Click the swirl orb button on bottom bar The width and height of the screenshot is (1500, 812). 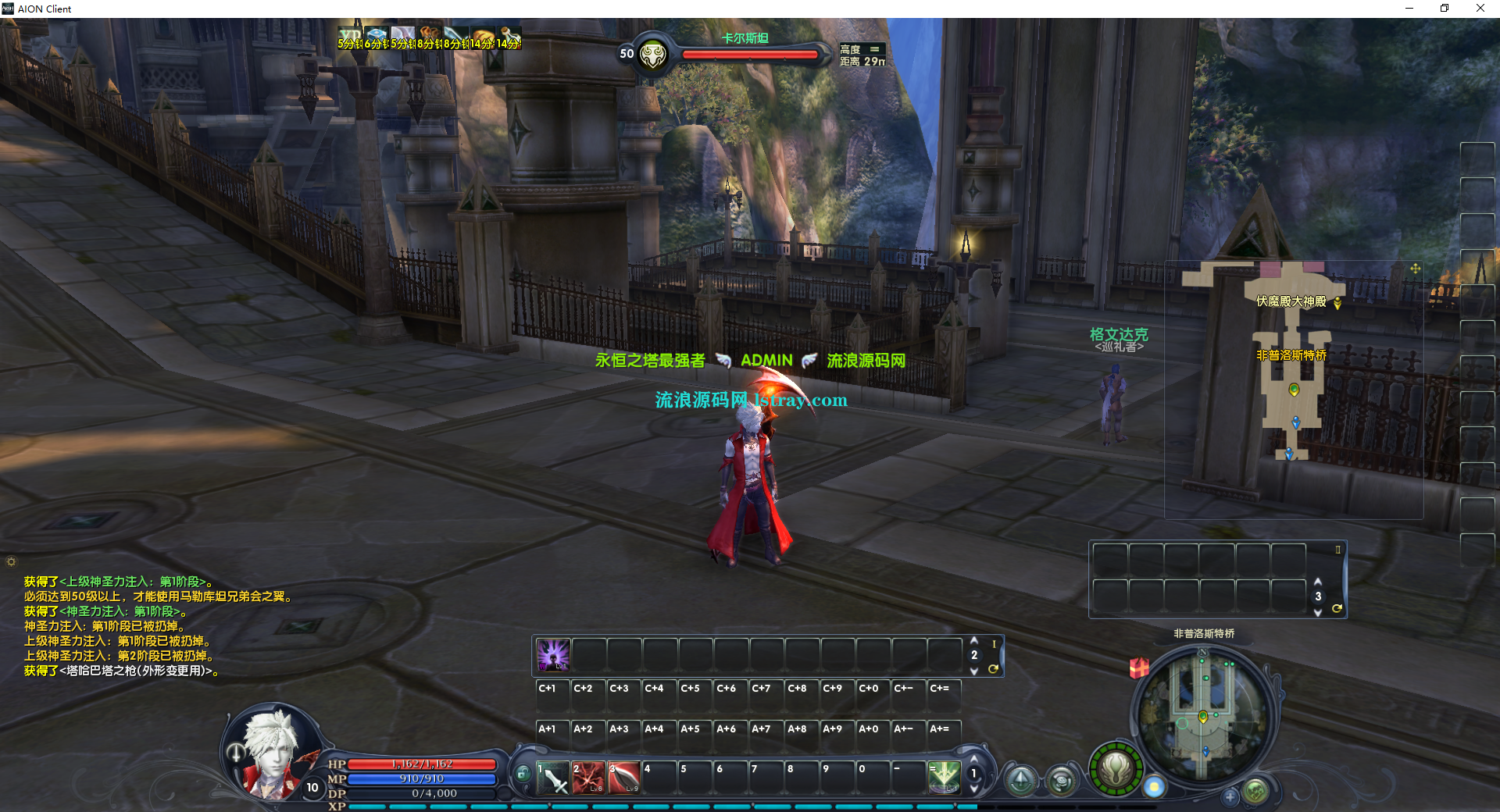(x=1061, y=780)
